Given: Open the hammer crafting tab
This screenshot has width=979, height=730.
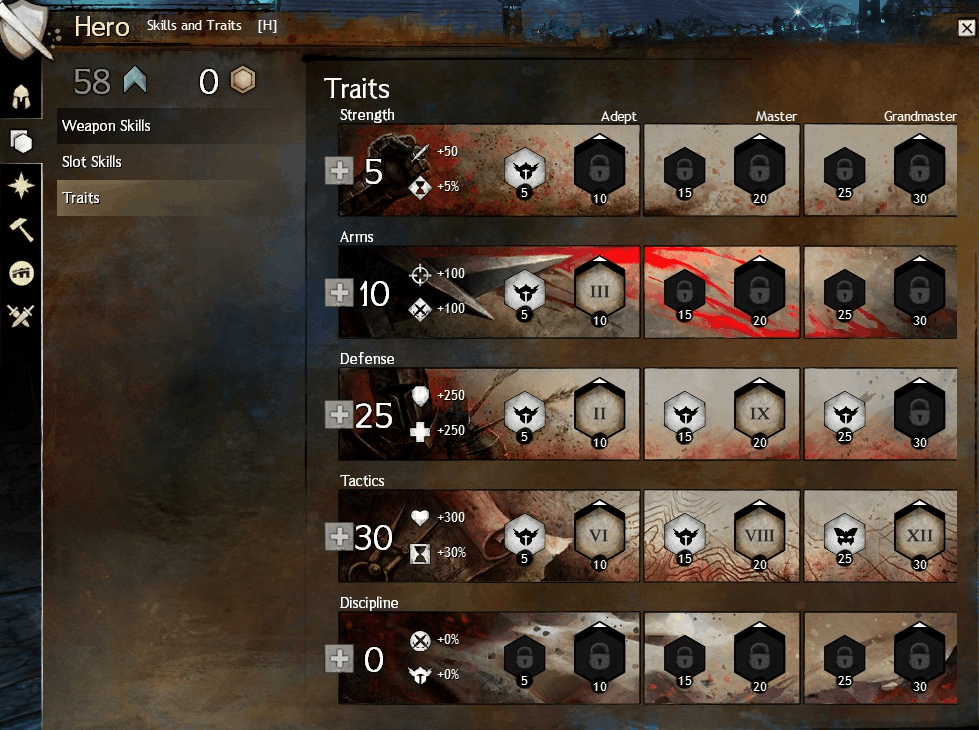Looking at the screenshot, I should click(x=20, y=229).
